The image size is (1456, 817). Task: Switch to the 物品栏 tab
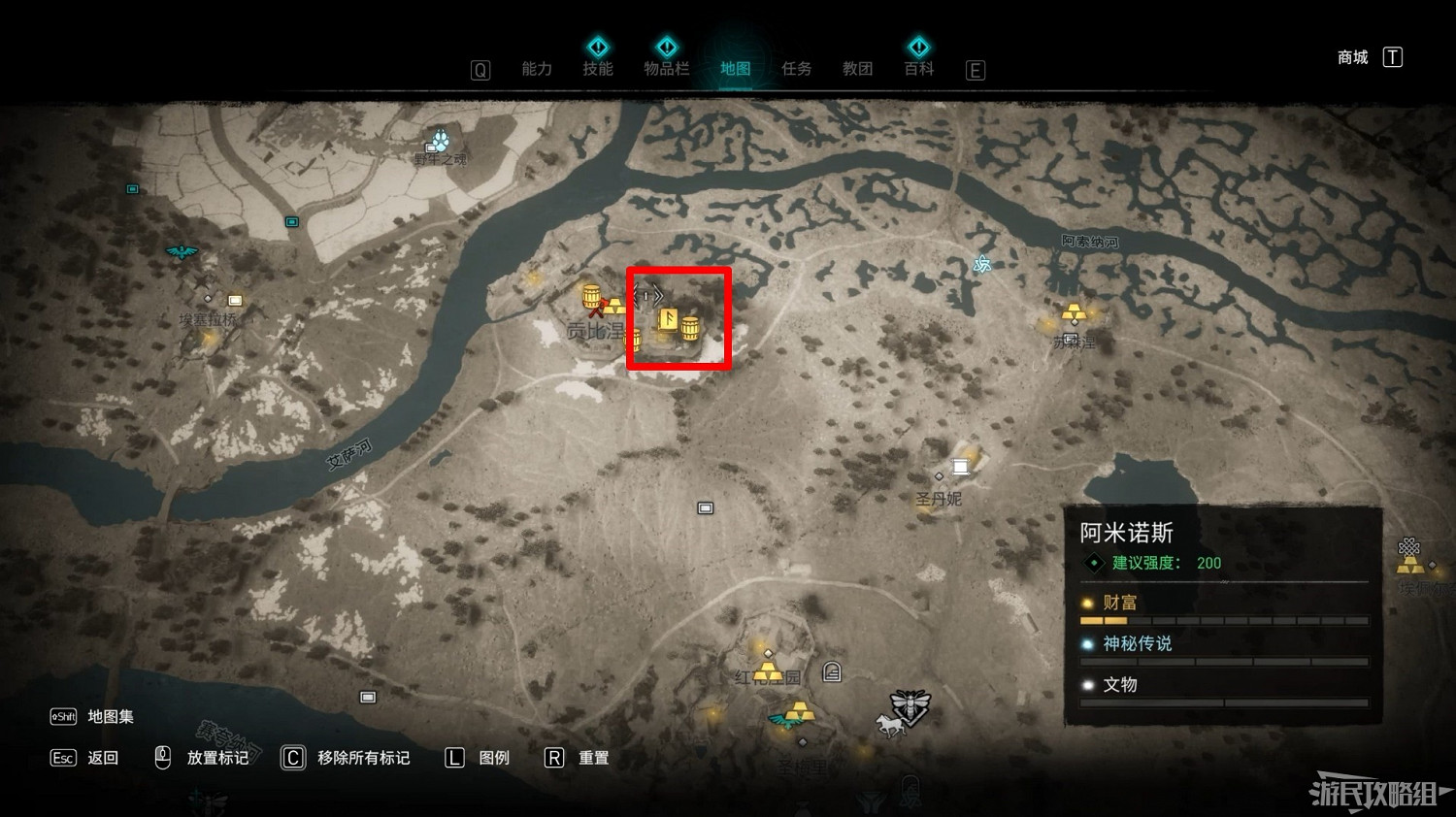667,69
